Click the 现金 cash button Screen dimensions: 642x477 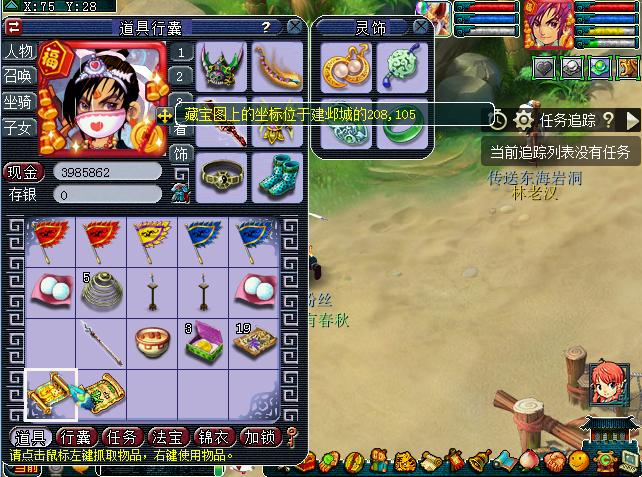click(22, 171)
